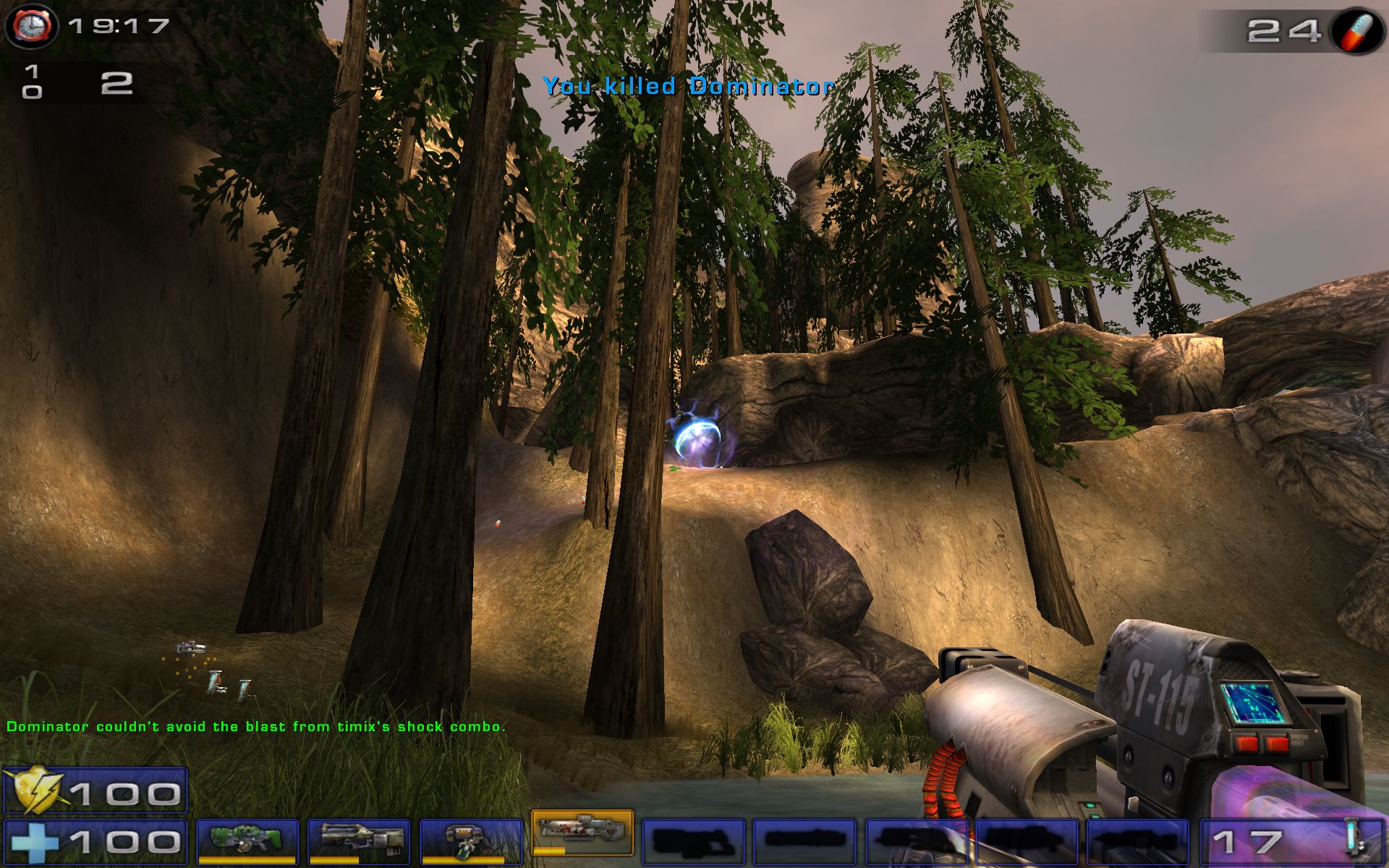Screen dimensions: 1389x868
Task: Choose the Bio Rifle weapon slot
Action: [470, 841]
